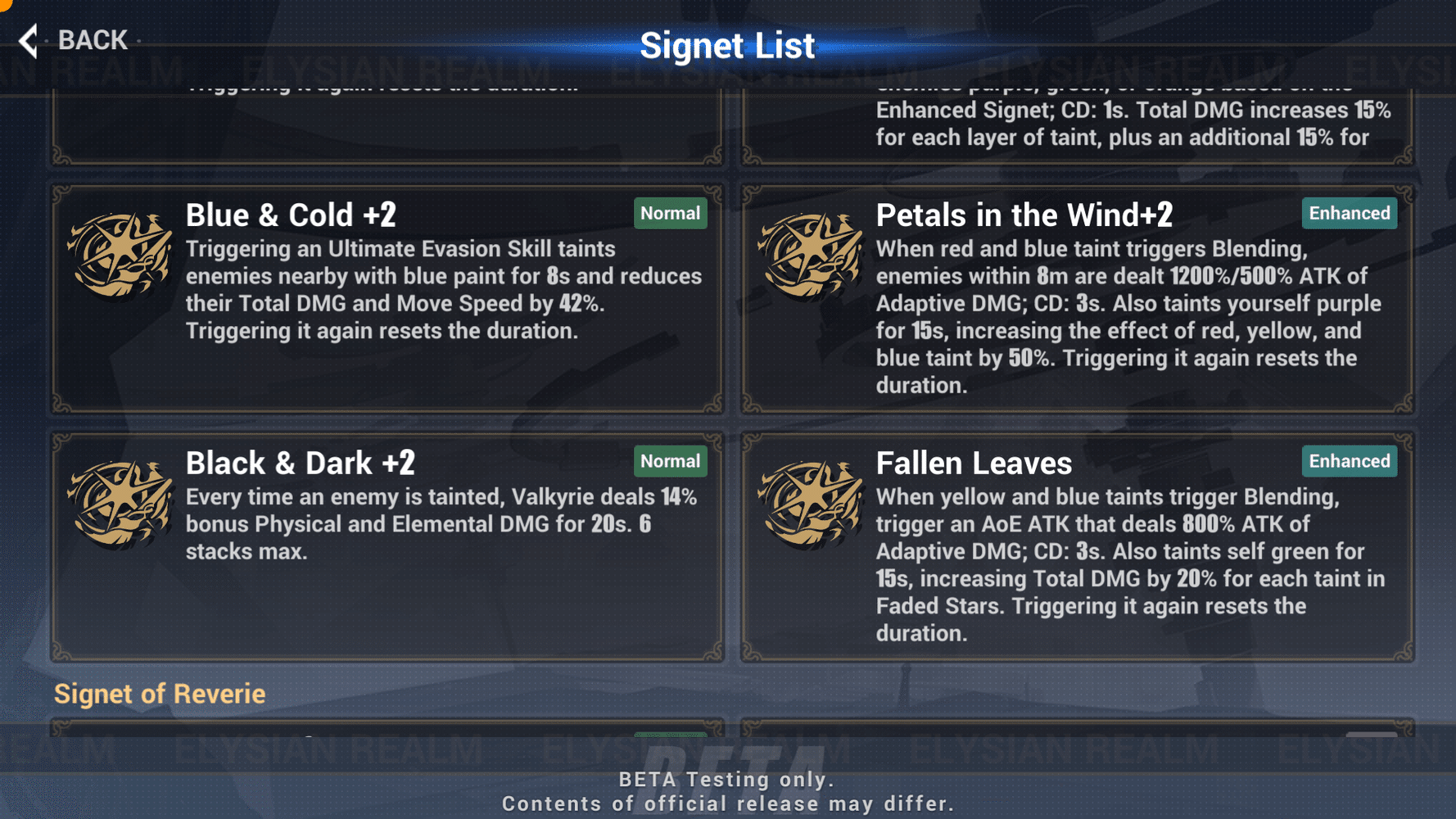Click the Enhanced tag on Fallen Leaves

[1349, 461]
